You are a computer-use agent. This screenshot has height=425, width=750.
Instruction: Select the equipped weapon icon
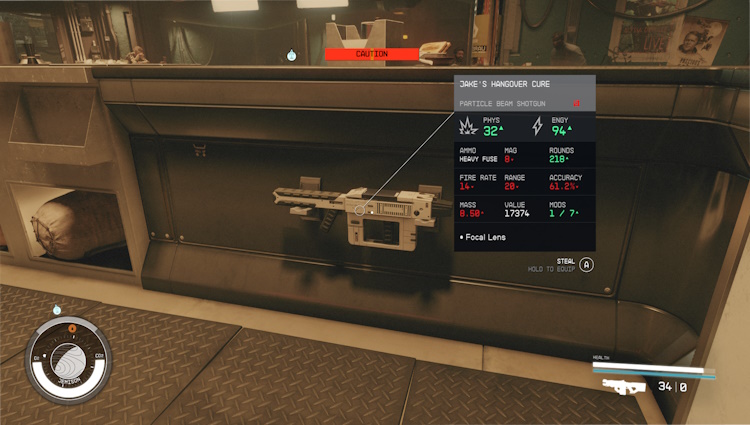[x=623, y=386]
